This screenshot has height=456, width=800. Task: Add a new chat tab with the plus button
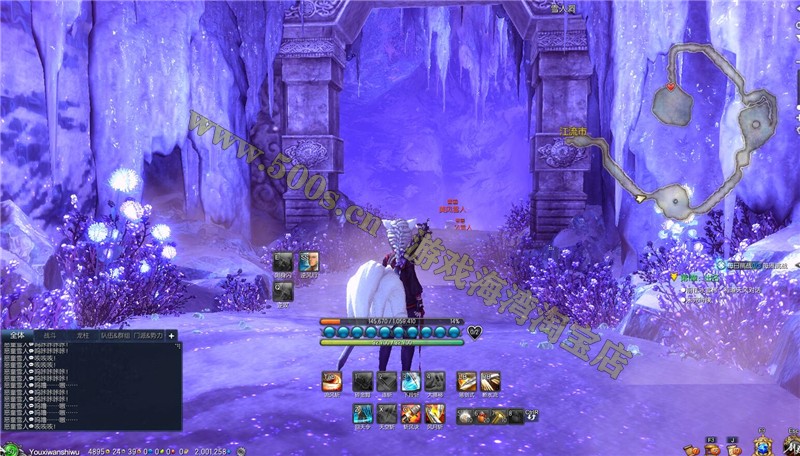172,336
